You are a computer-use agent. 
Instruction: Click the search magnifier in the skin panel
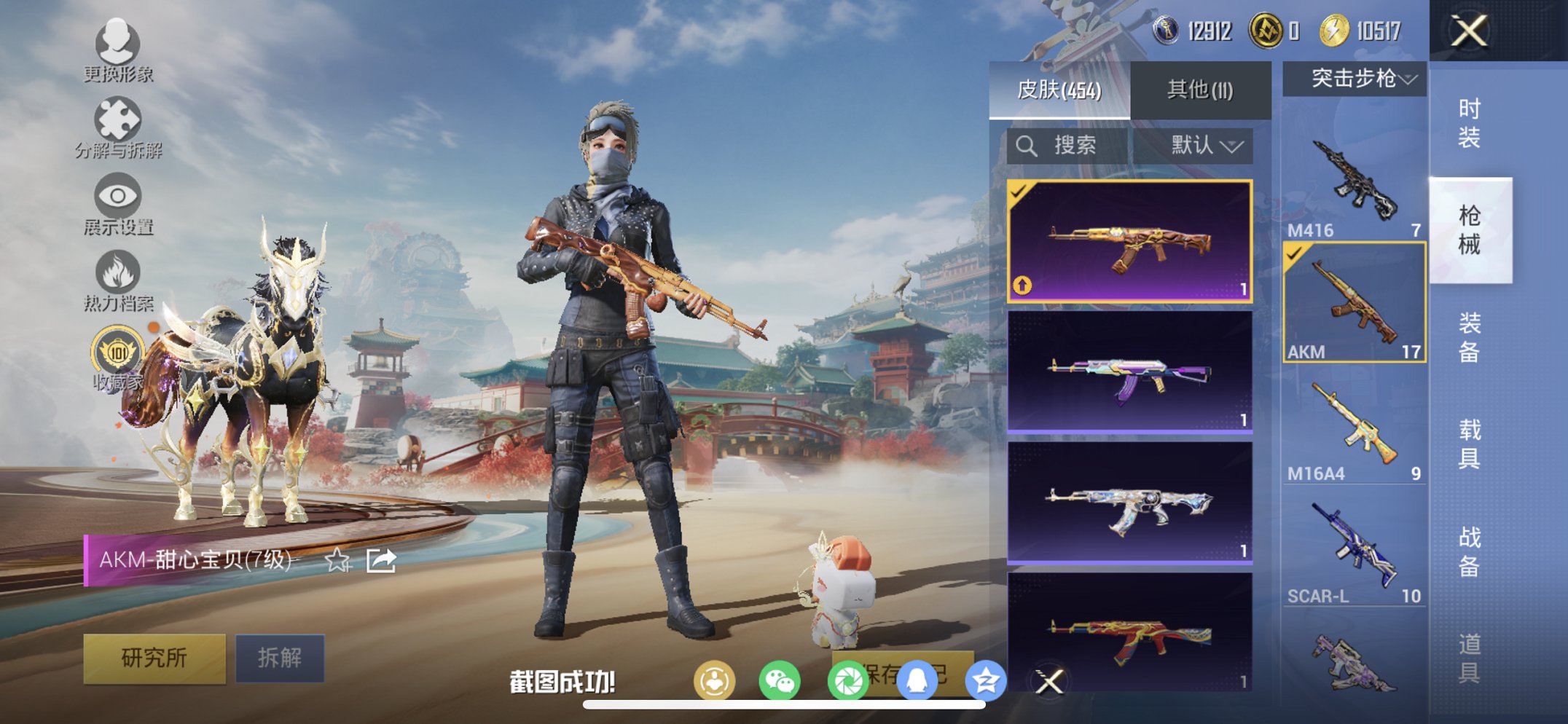[1028, 144]
